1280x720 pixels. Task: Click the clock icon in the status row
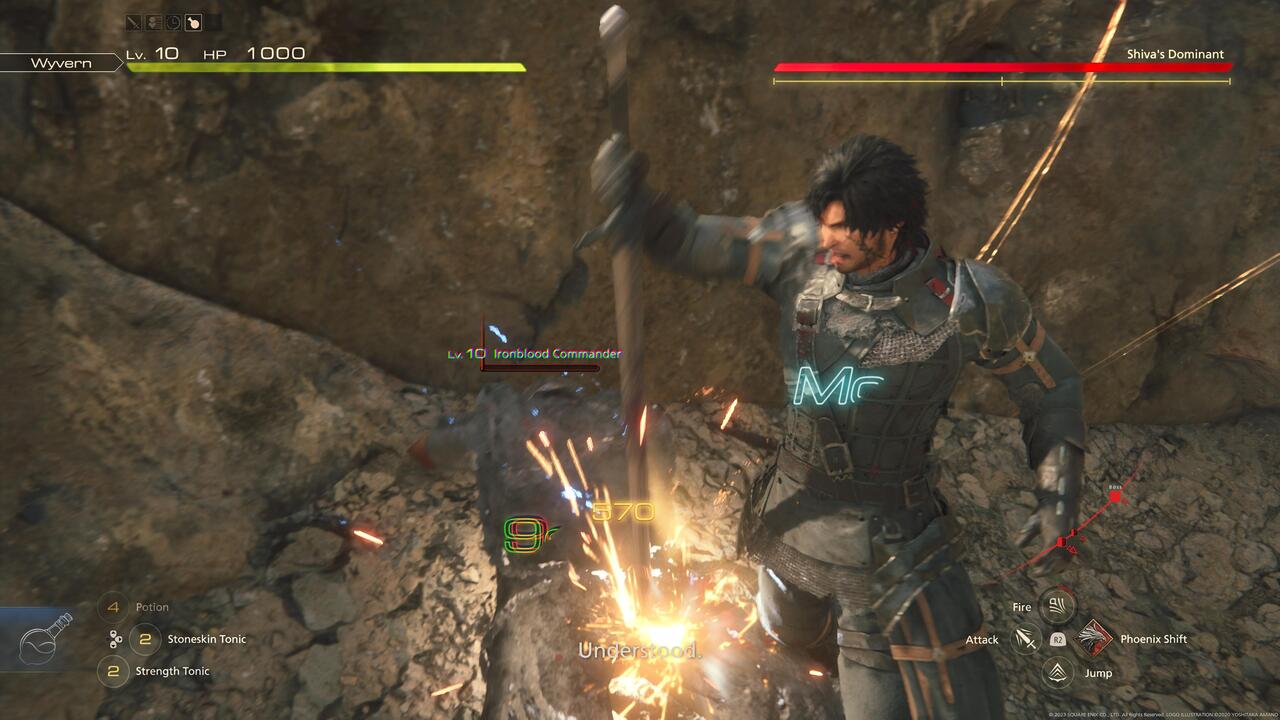[173, 22]
